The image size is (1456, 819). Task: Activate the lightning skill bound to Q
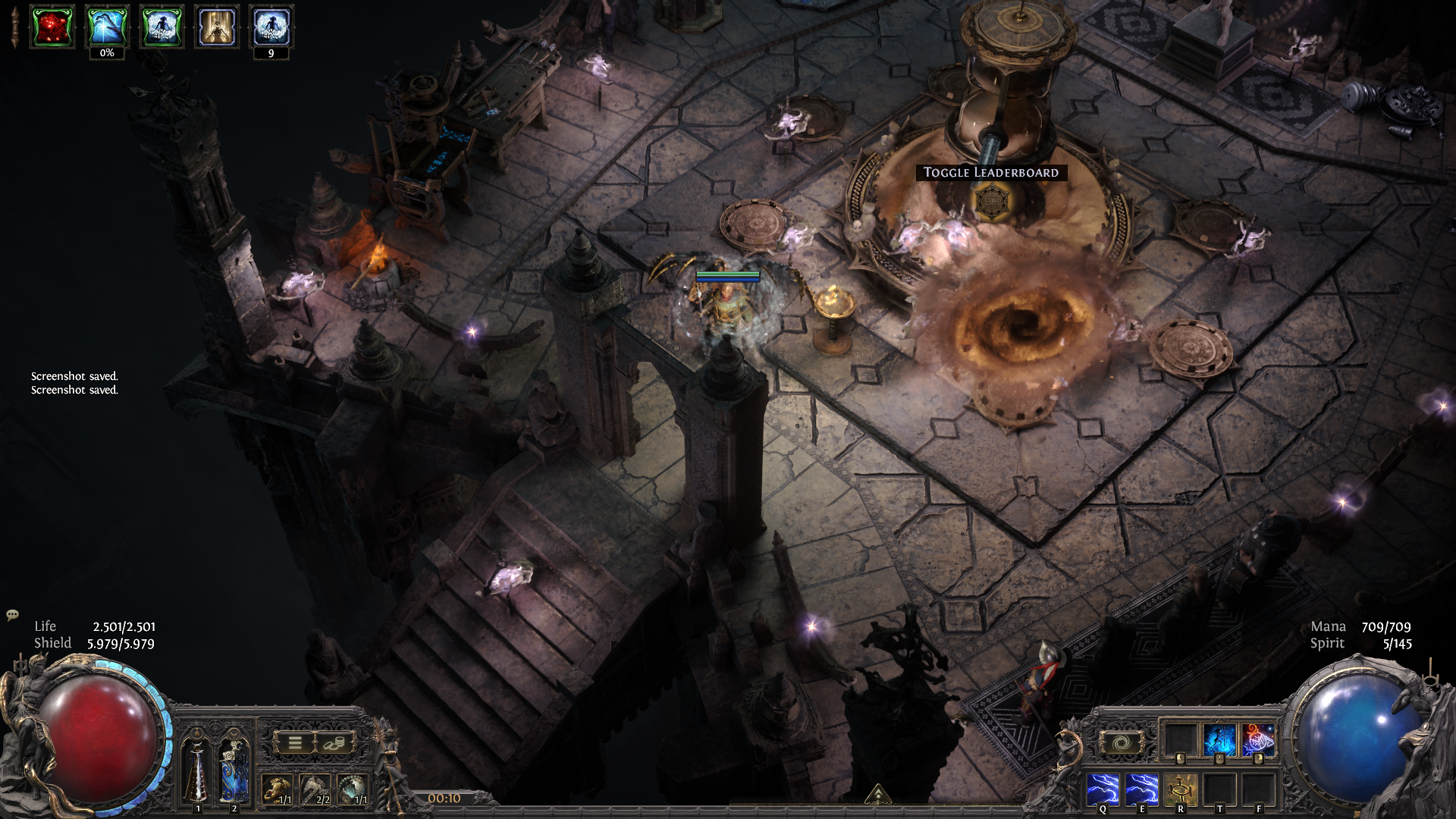[x=1103, y=789]
